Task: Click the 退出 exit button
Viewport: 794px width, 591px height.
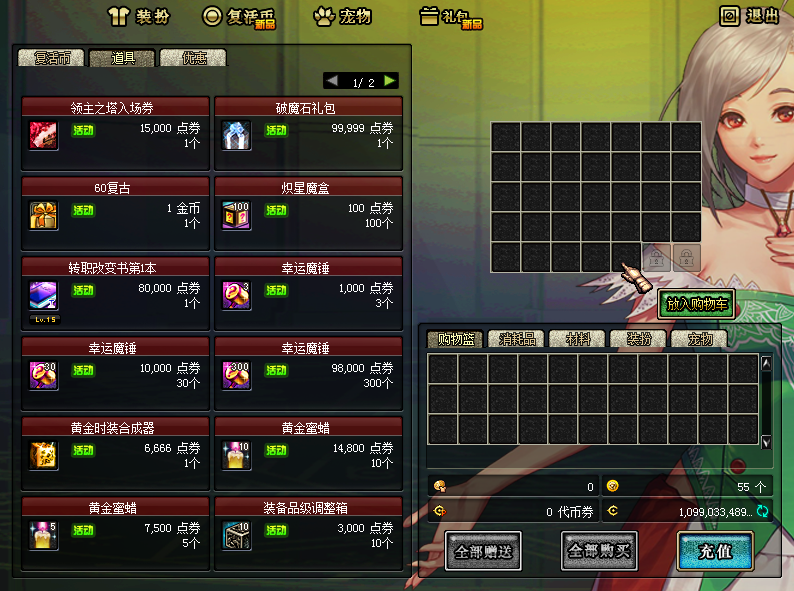Action: pyautogui.click(x=750, y=16)
